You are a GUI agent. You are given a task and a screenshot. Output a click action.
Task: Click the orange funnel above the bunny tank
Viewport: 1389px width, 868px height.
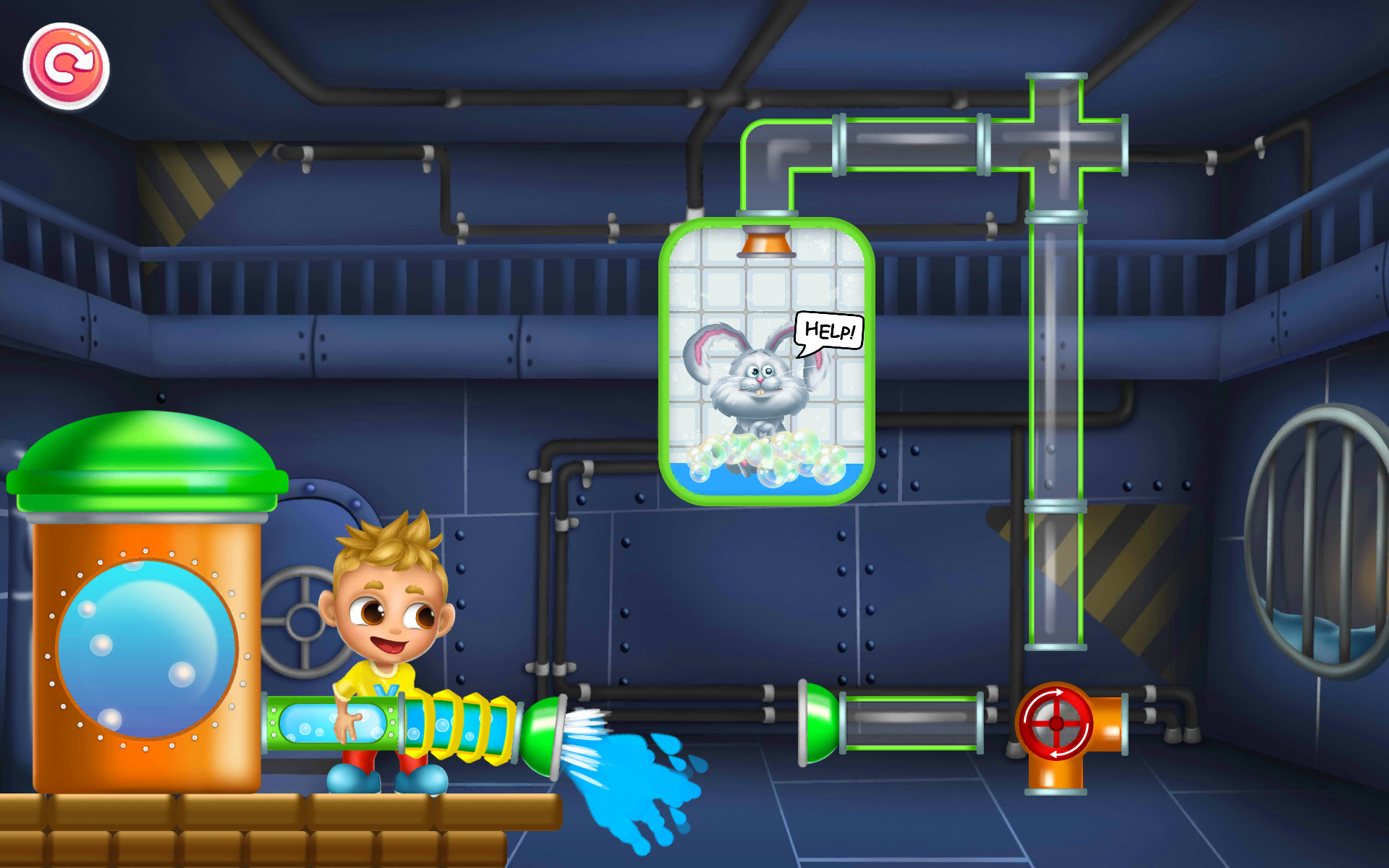pos(767,246)
